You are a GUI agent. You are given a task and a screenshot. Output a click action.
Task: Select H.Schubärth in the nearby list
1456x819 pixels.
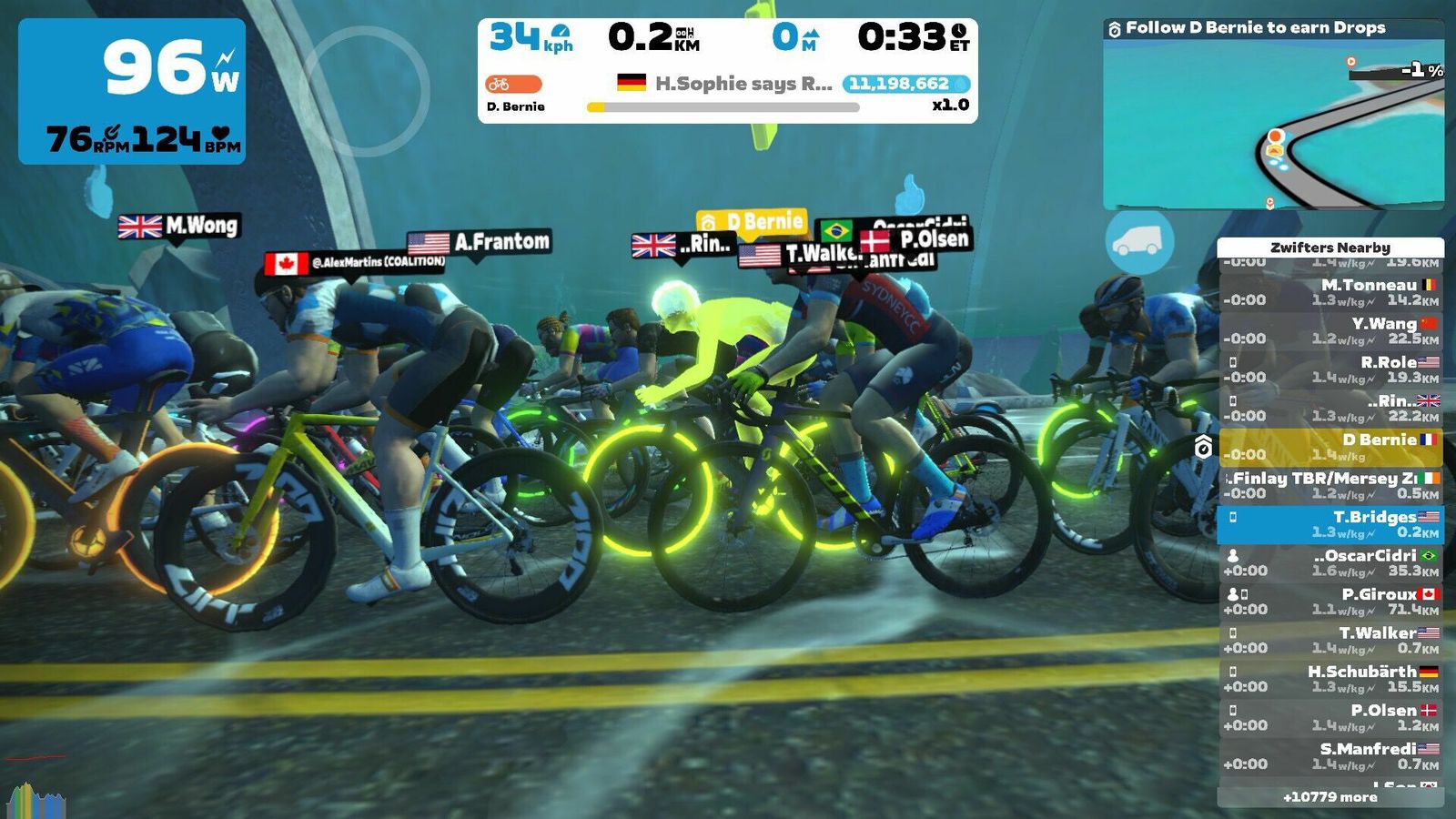pyautogui.click(x=1330, y=679)
